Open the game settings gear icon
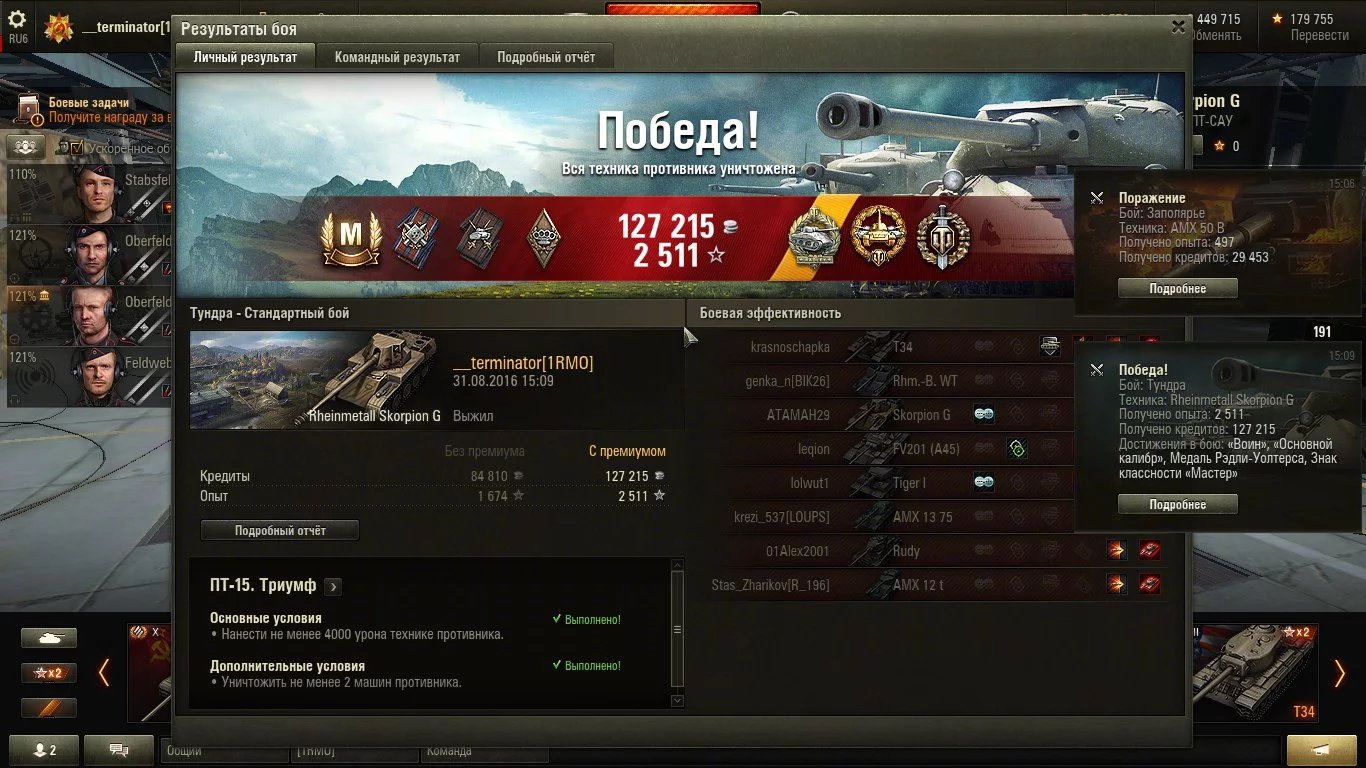The width and height of the screenshot is (1366, 768). click(x=17, y=20)
